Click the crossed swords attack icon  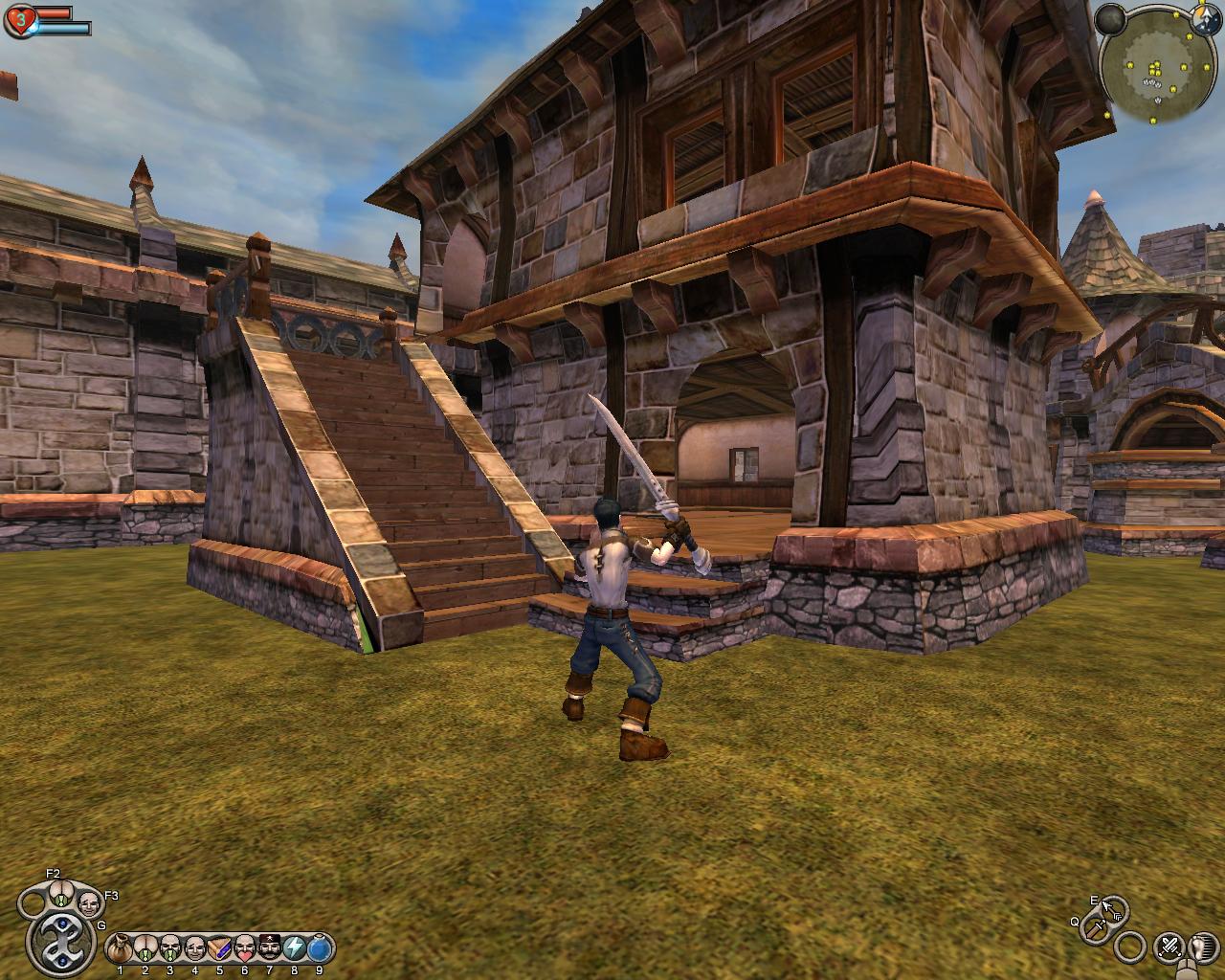(1169, 947)
